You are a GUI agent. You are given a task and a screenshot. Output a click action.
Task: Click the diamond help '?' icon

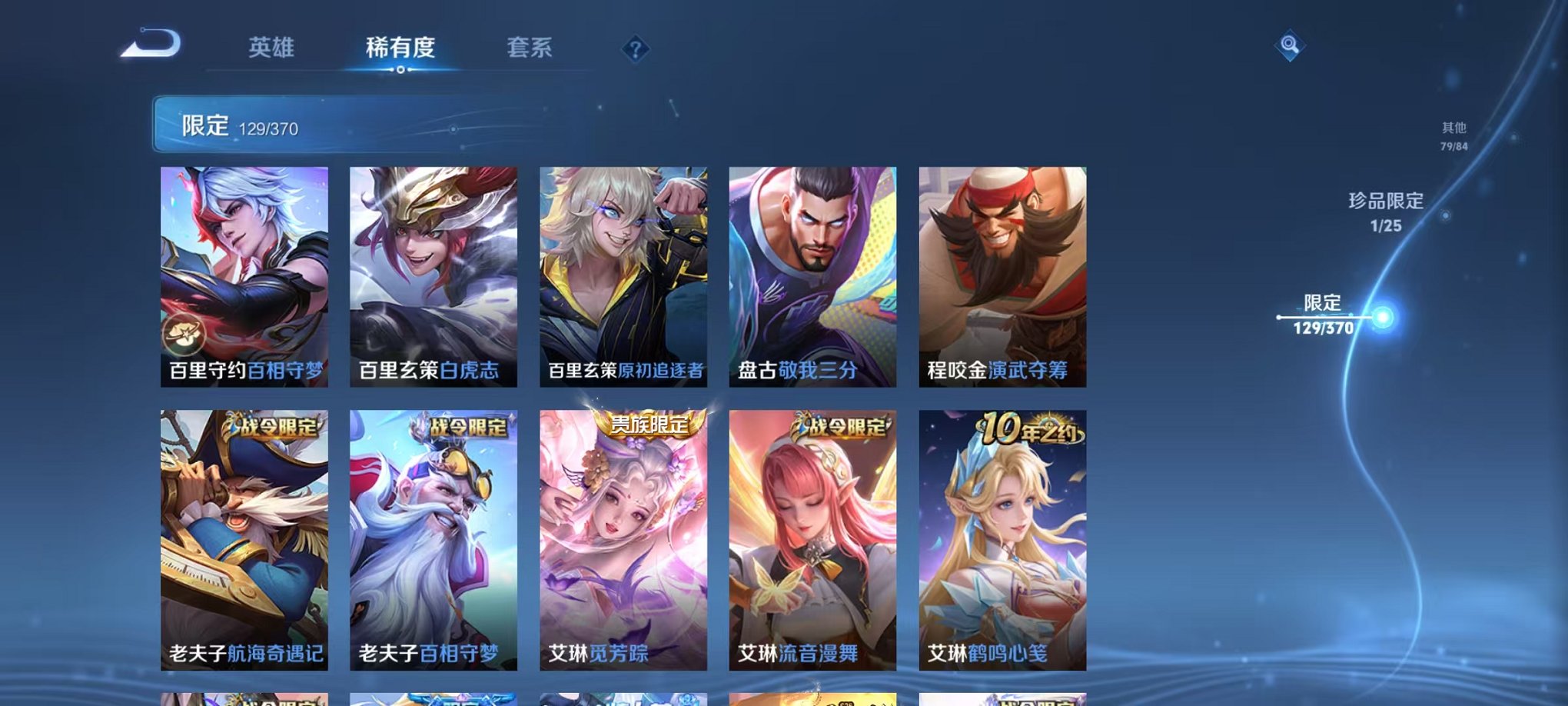[x=634, y=50]
